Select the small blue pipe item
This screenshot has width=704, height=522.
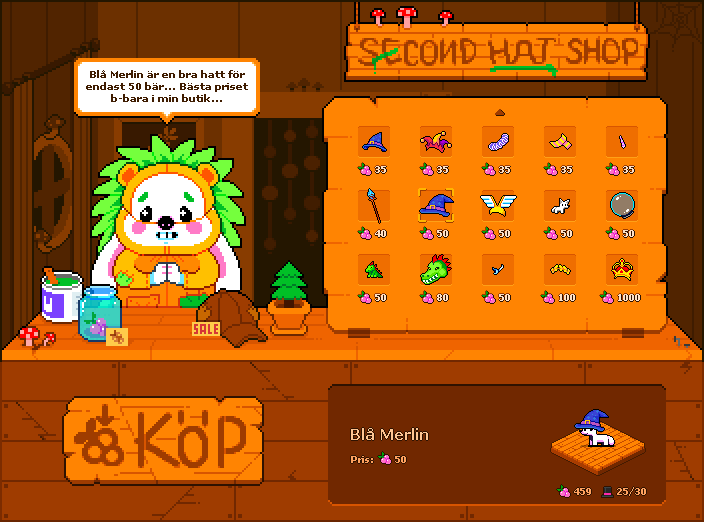click(496, 270)
